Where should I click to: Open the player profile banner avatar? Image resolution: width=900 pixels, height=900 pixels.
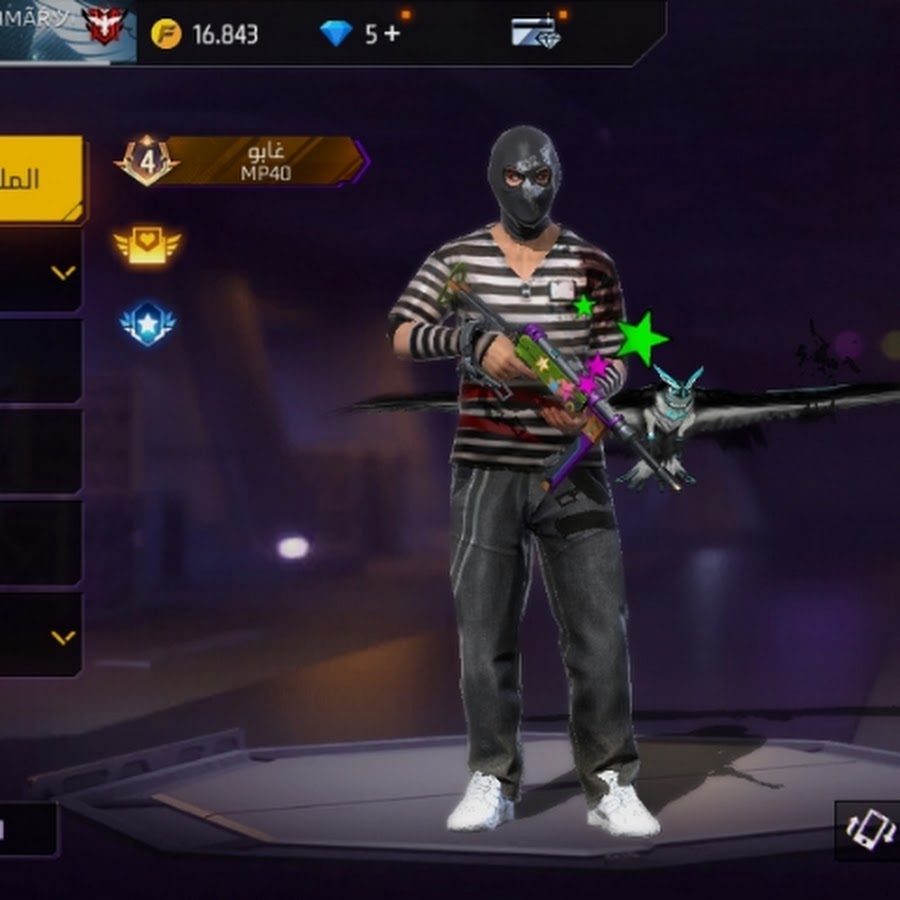[x=104, y=29]
